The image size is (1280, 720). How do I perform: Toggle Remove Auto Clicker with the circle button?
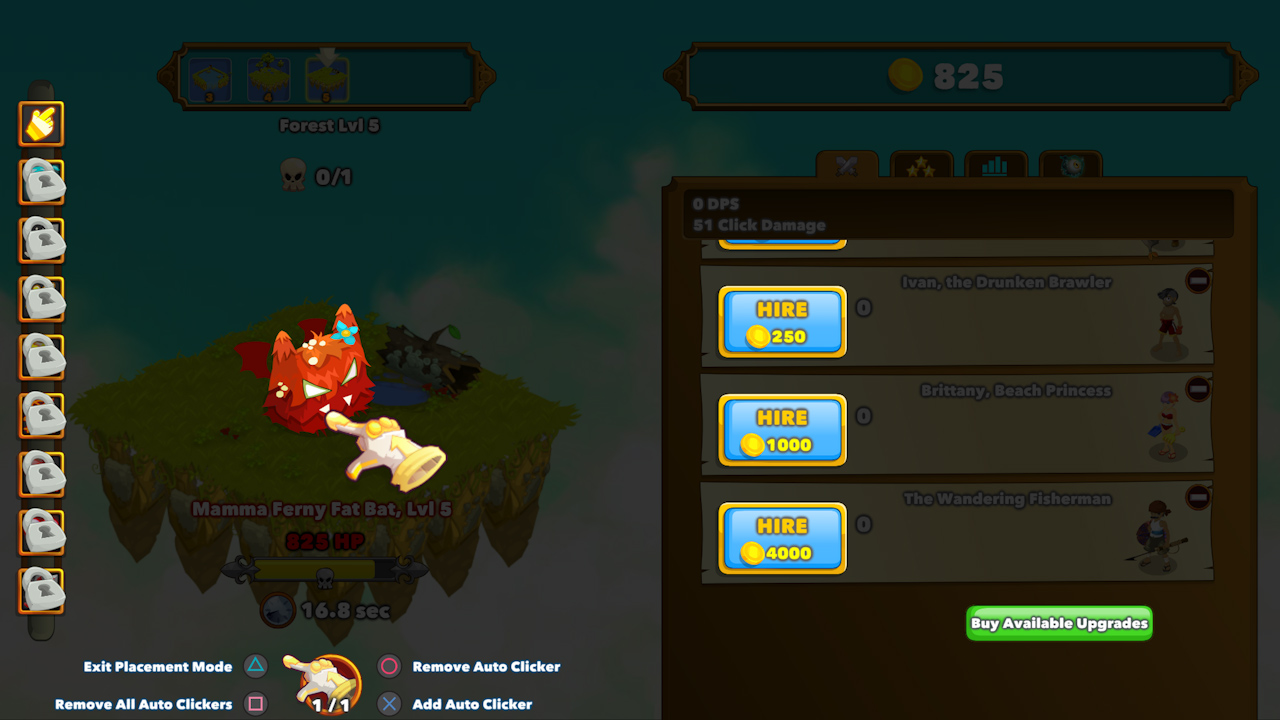coord(390,667)
